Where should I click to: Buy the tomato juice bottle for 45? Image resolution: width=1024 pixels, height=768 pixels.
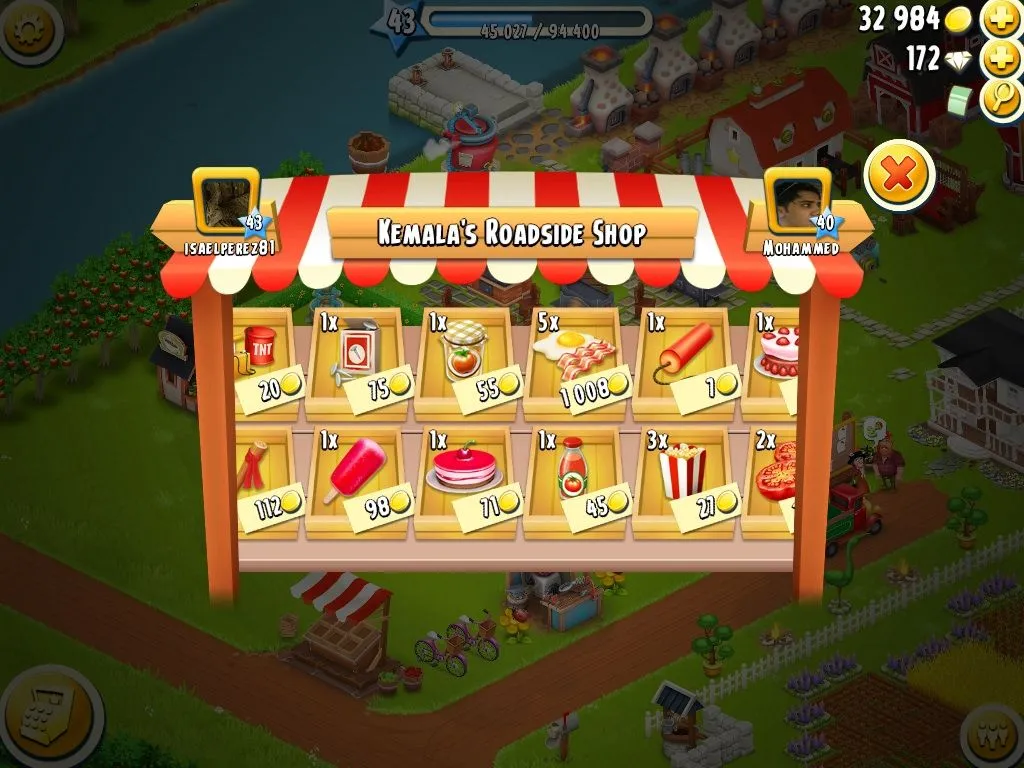point(575,481)
